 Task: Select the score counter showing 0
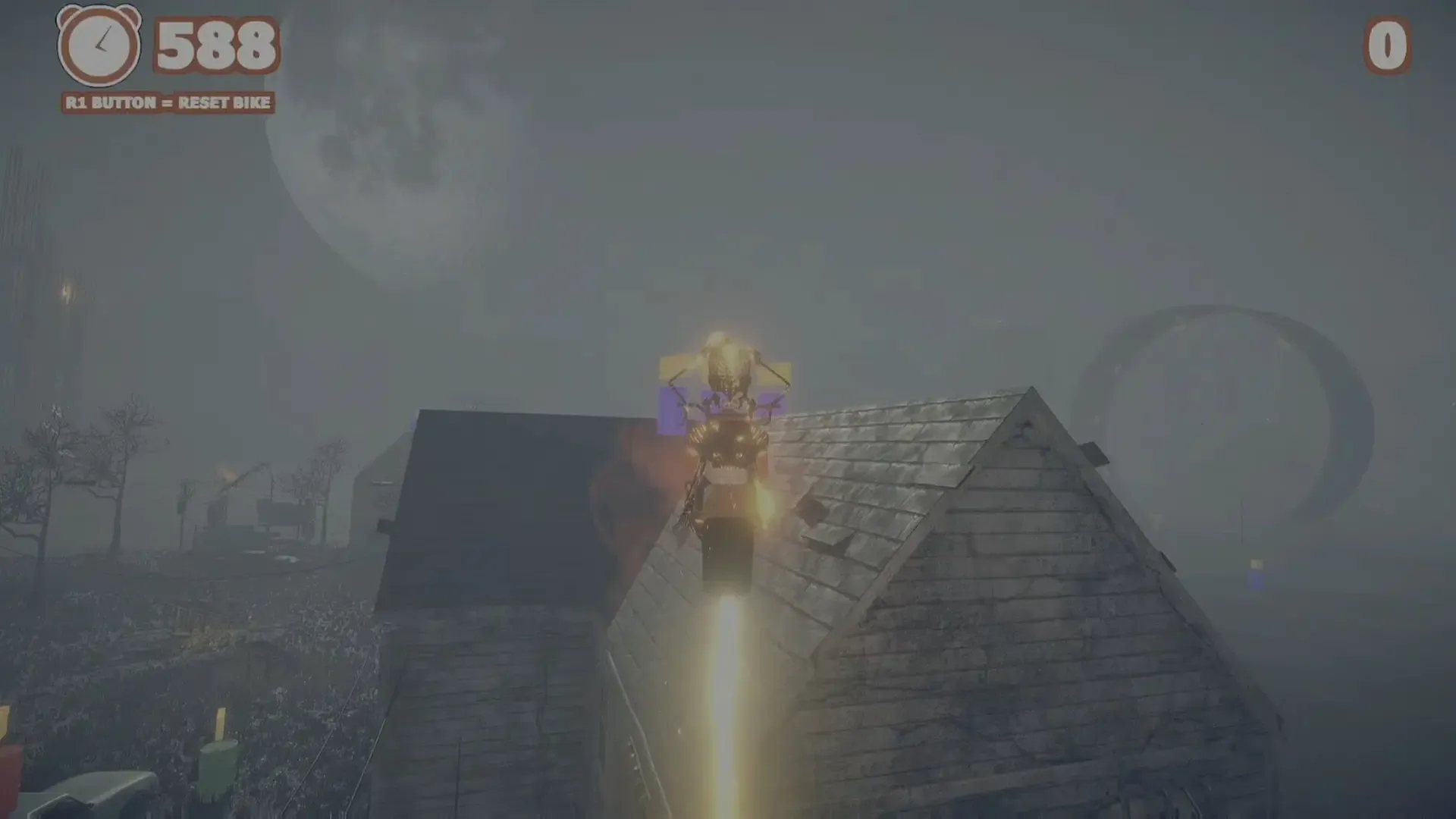(x=1388, y=47)
